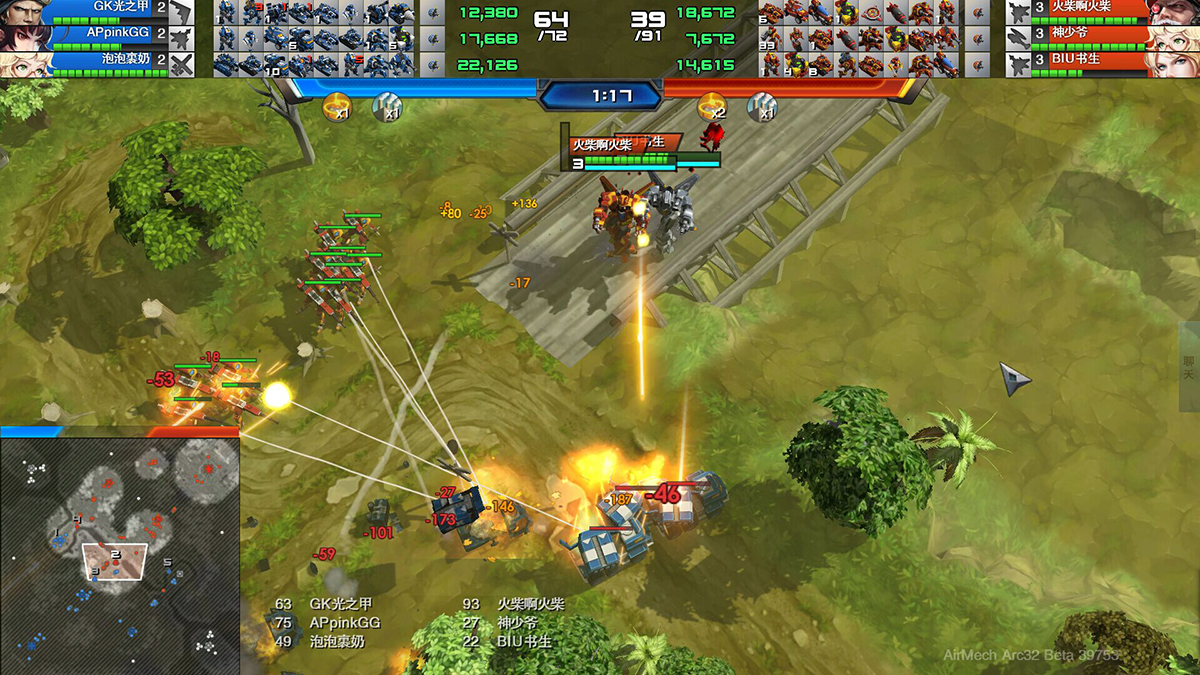Click GK光之甲's stealth bomber airmech icon

coord(182,12)
